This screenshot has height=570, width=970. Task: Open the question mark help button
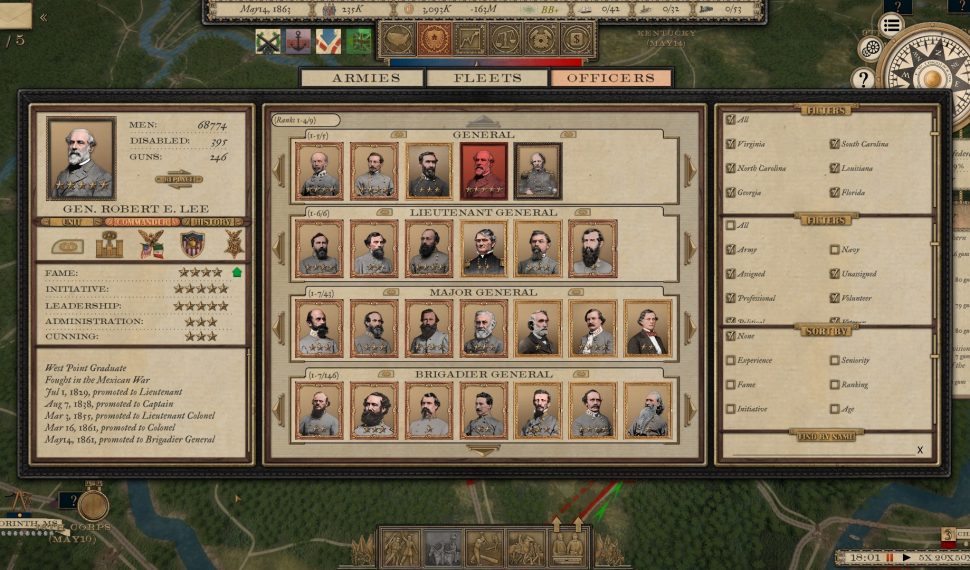(863, 79)
